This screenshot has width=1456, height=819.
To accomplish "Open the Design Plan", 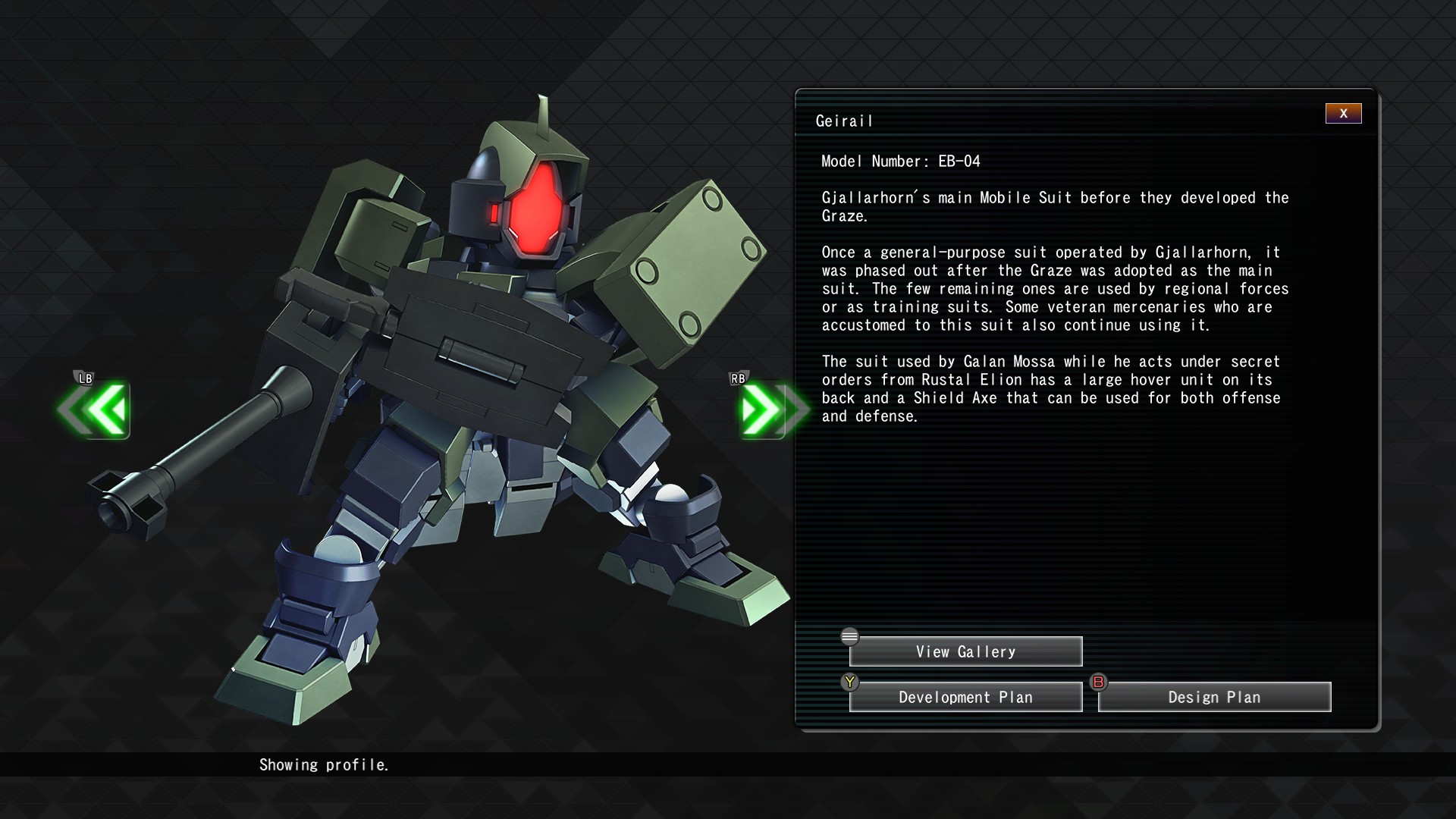I will click(x=1214, y=697).
